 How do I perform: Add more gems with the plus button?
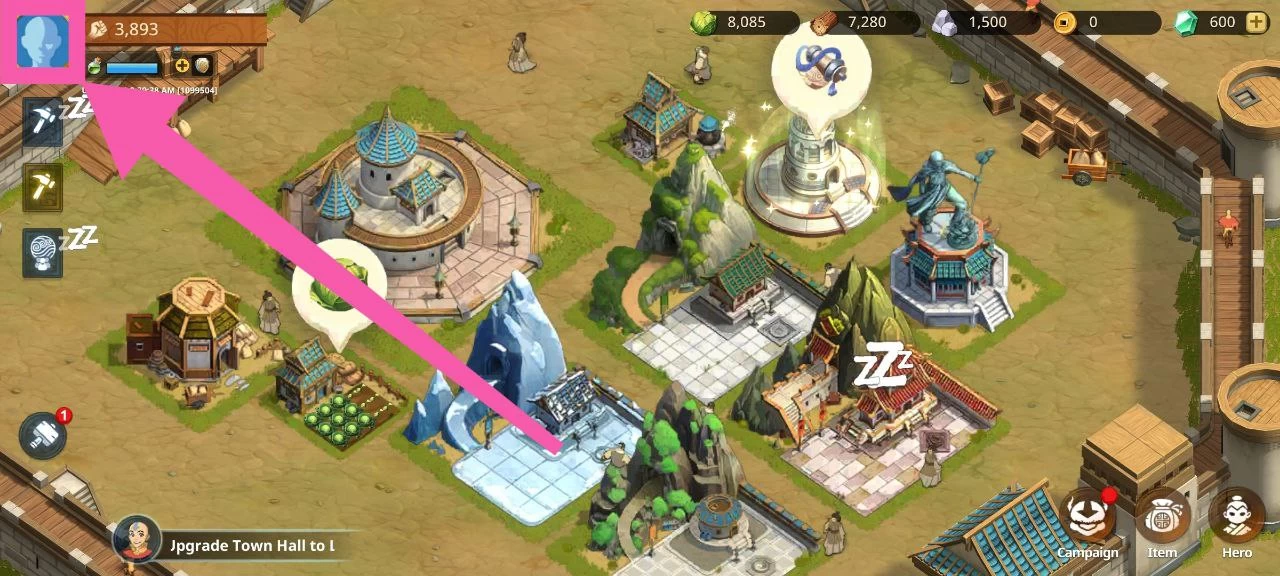pyautogui.click(x=1255, y=22)
